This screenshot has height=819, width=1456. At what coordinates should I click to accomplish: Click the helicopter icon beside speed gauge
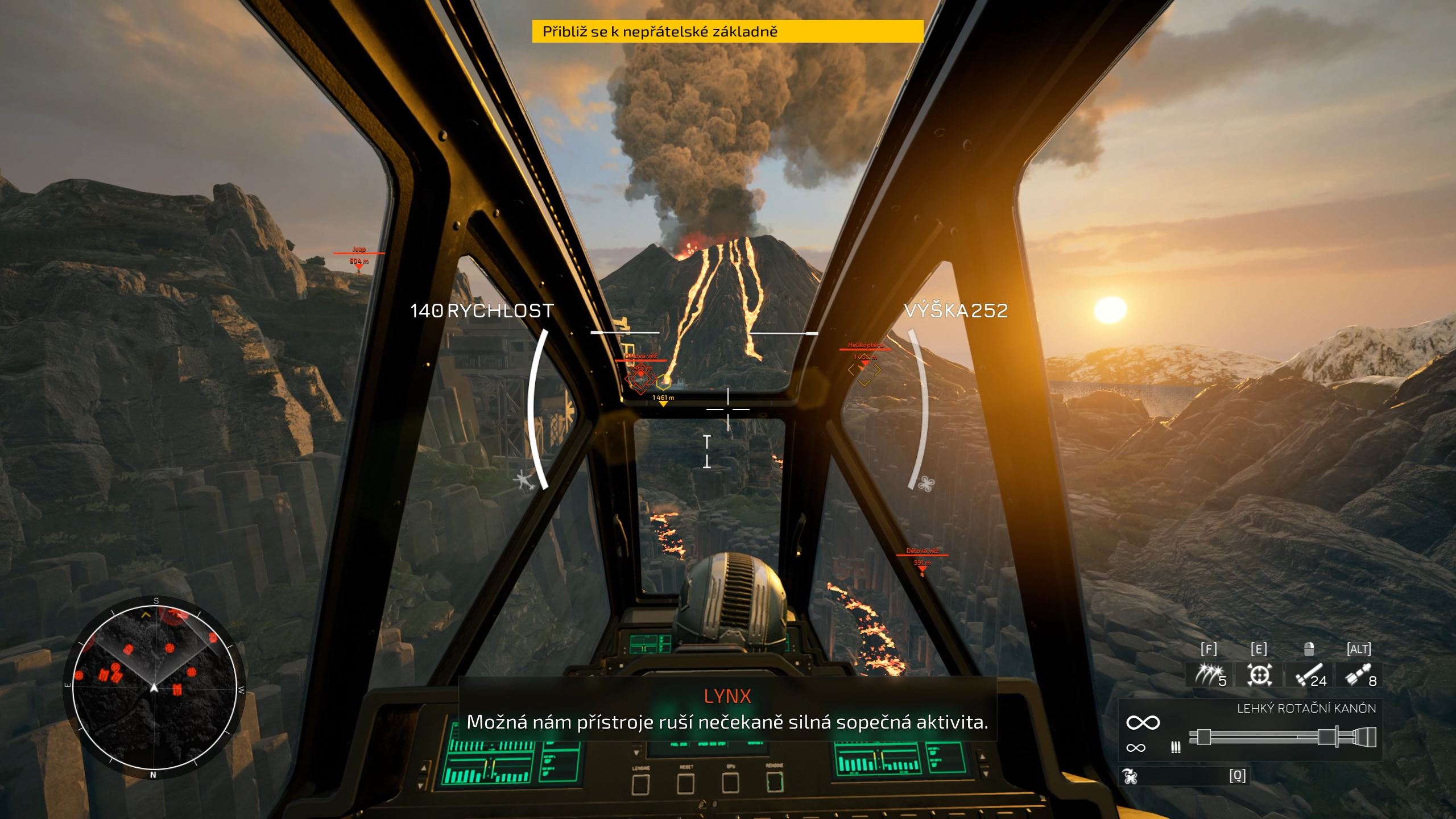(524, 481)
